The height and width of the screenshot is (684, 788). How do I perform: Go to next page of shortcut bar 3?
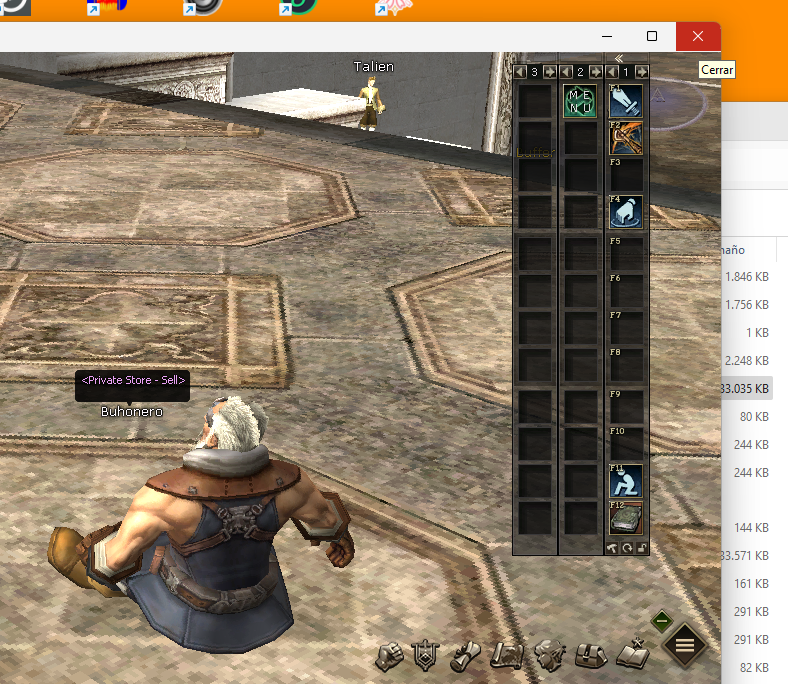[549, 72]
